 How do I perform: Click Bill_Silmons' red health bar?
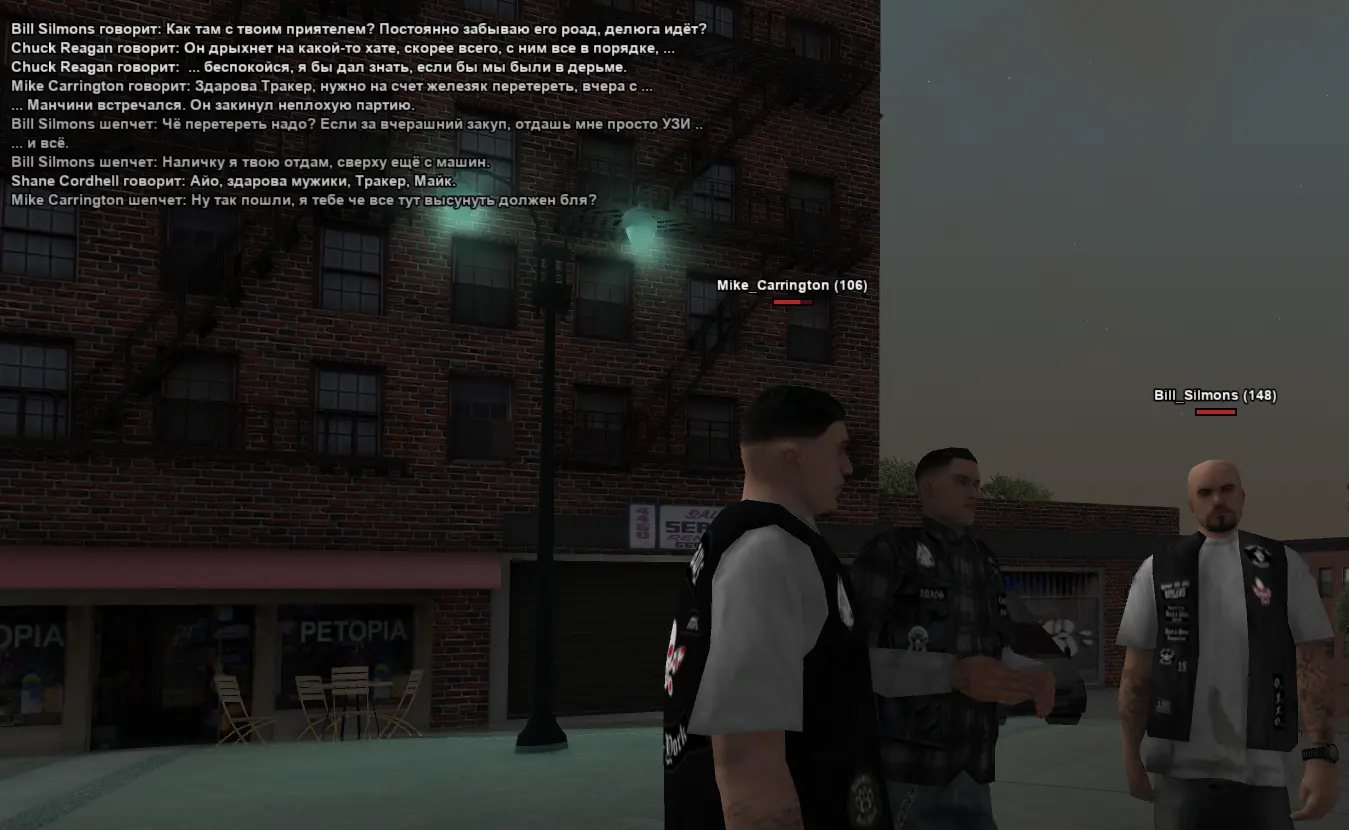point(1214,411)
